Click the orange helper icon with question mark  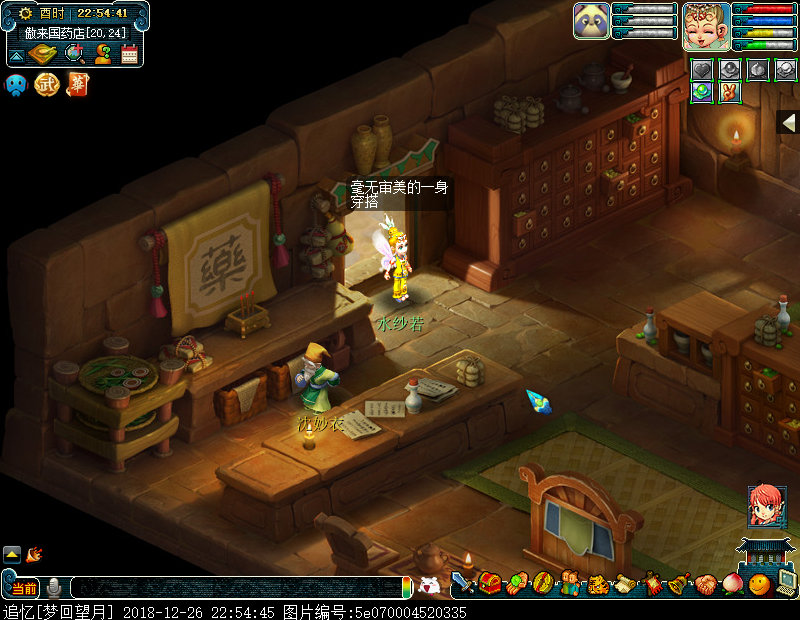tap(102, 54)
